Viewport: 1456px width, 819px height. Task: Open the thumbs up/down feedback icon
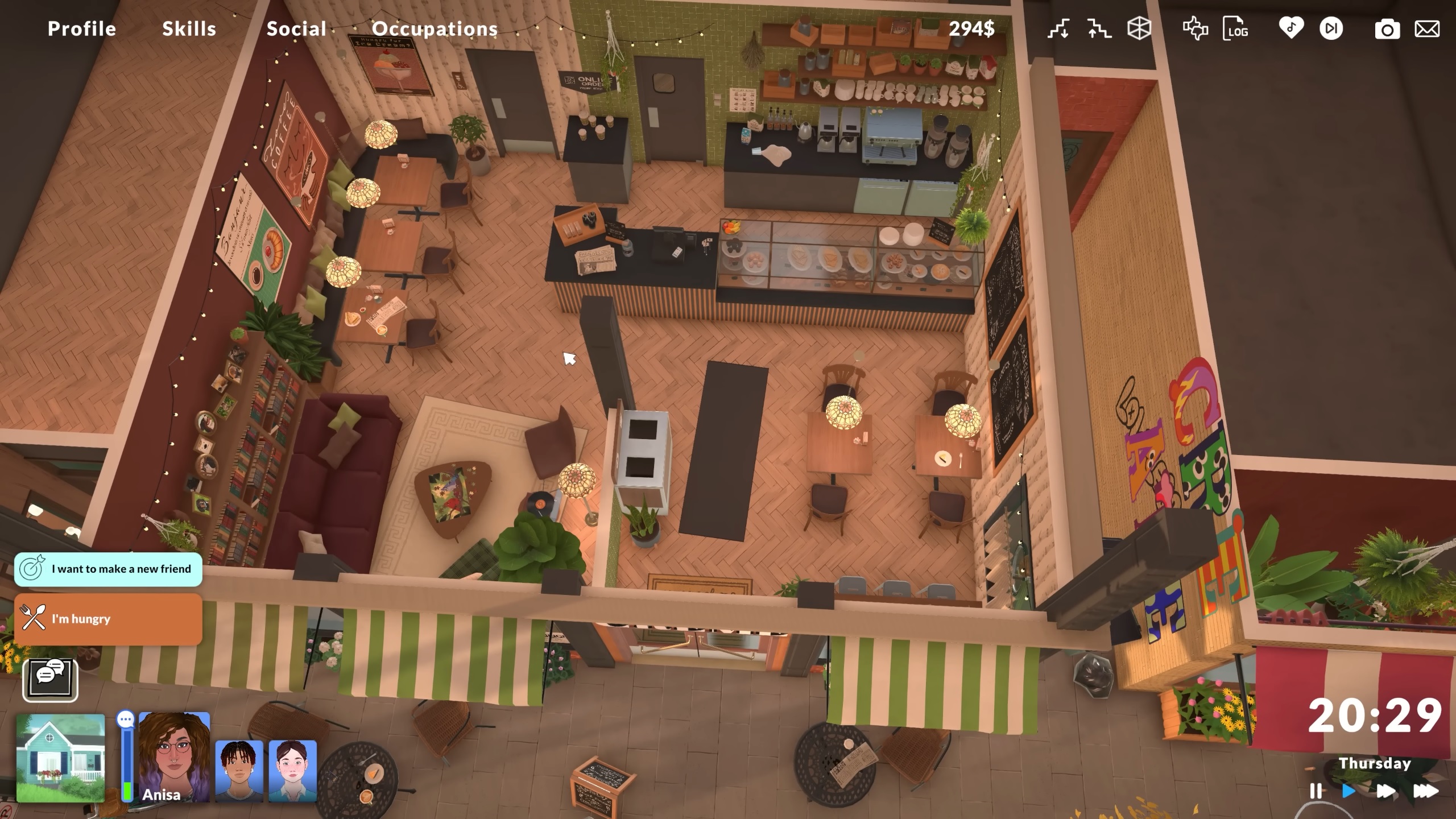(x=1195, y=29)
